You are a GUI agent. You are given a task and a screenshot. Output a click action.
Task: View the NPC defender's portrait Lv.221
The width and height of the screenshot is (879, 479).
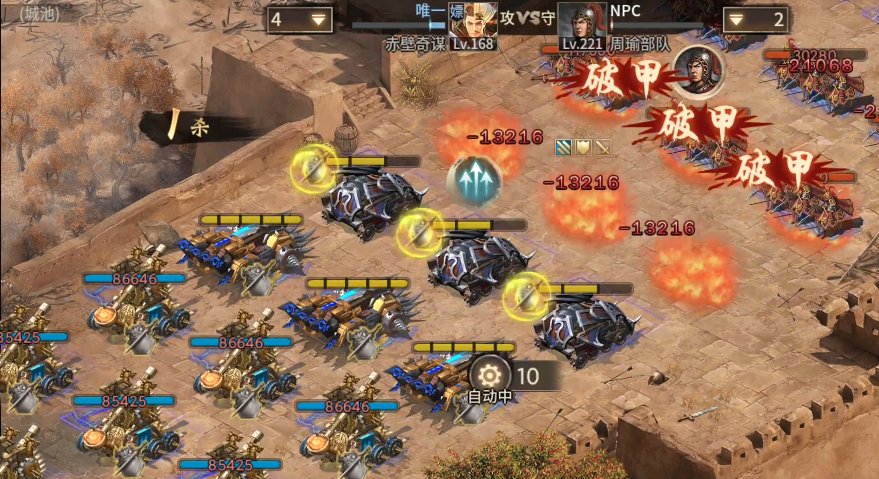point(581,24)
